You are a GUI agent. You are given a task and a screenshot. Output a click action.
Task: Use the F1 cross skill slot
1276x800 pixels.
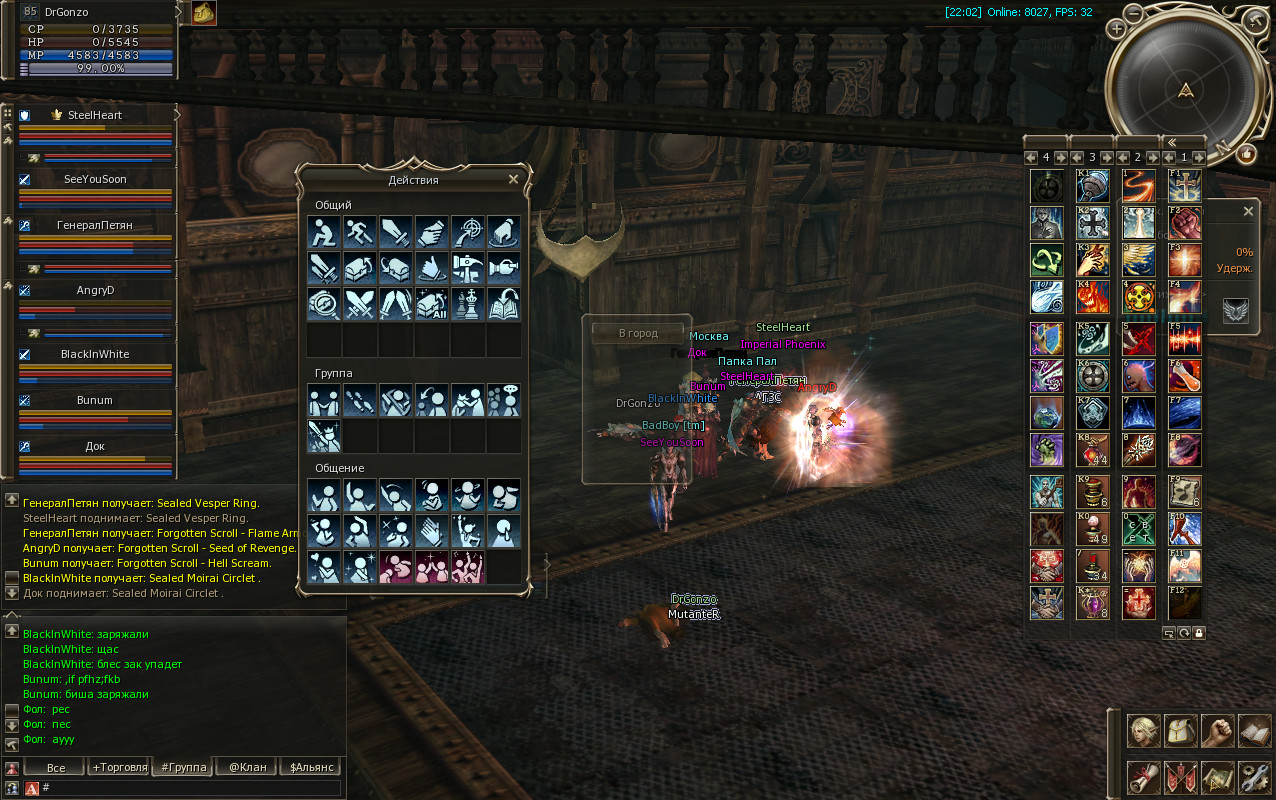coord(1185,186)
